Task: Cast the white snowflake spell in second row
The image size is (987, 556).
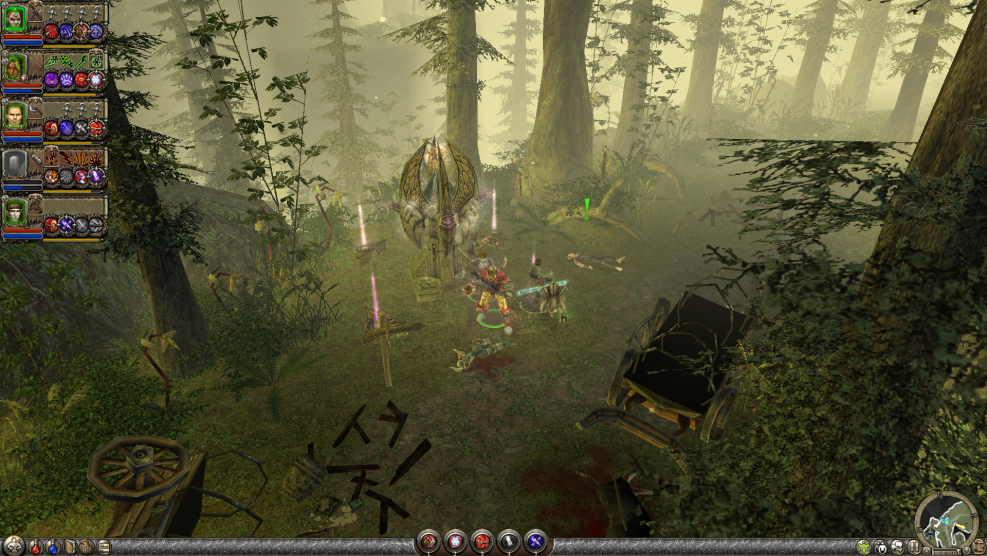Action: (96, 79)
